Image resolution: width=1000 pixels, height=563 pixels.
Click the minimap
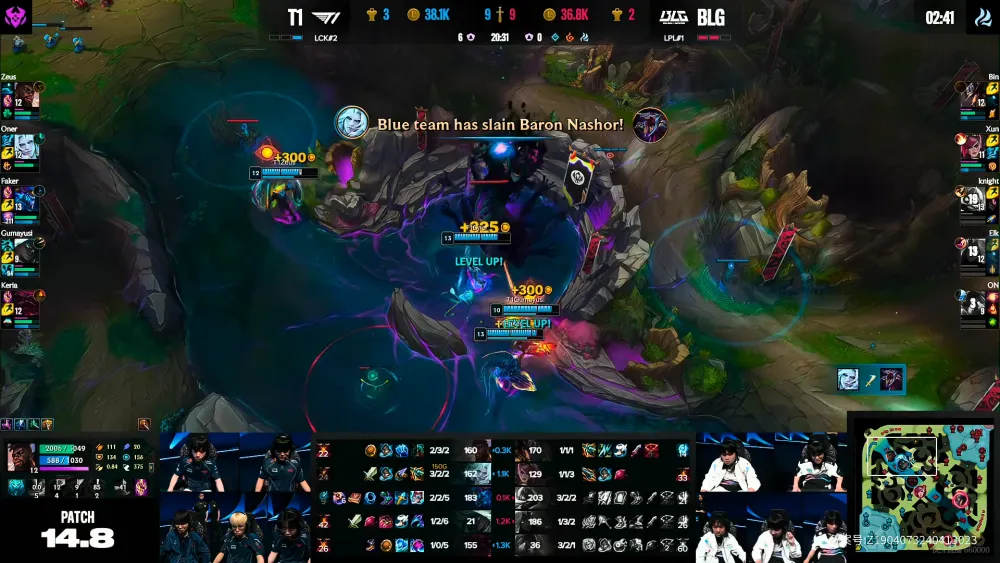[x=922, y=487]
